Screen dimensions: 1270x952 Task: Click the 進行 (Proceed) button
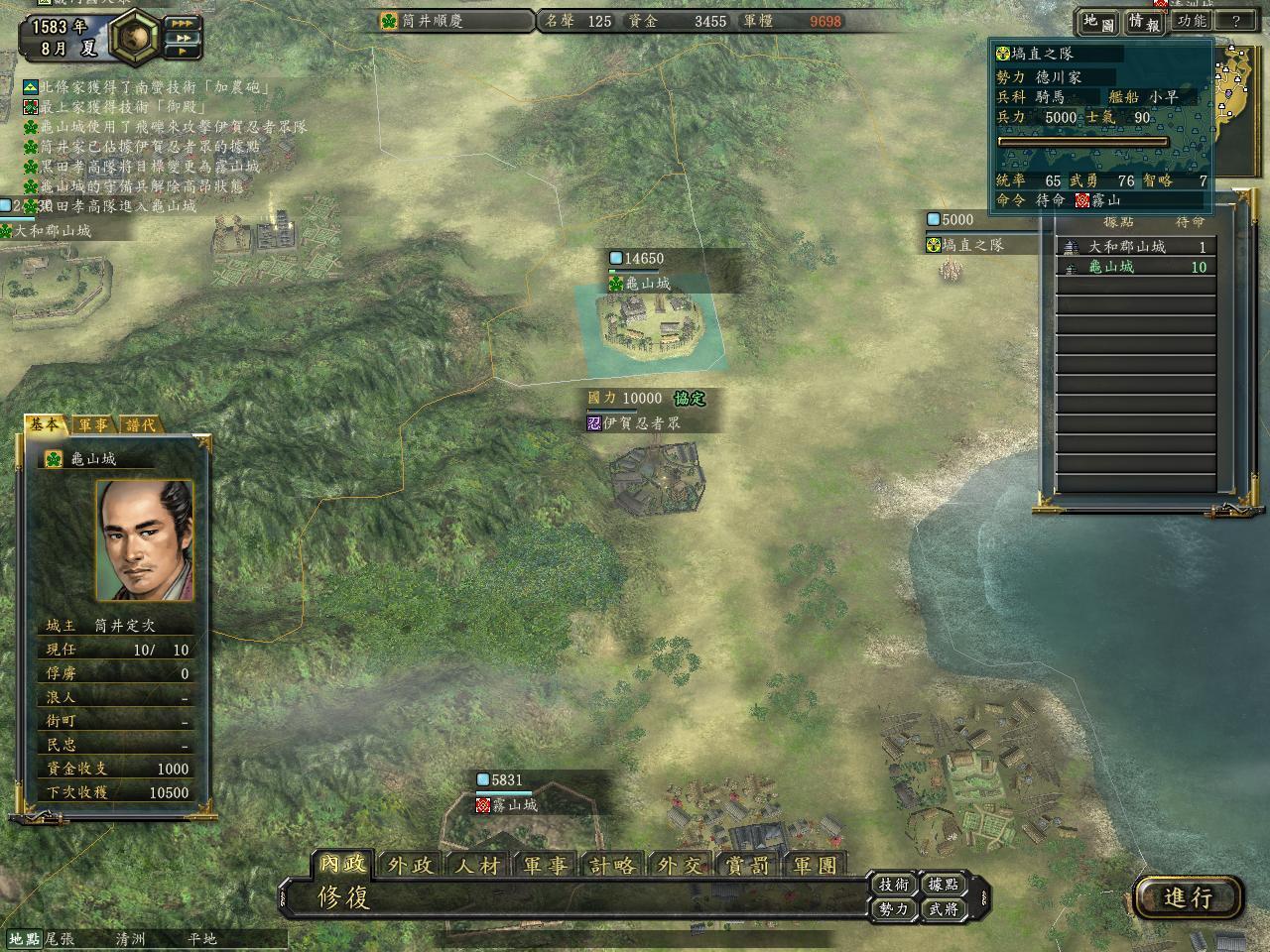point(1189,897)
